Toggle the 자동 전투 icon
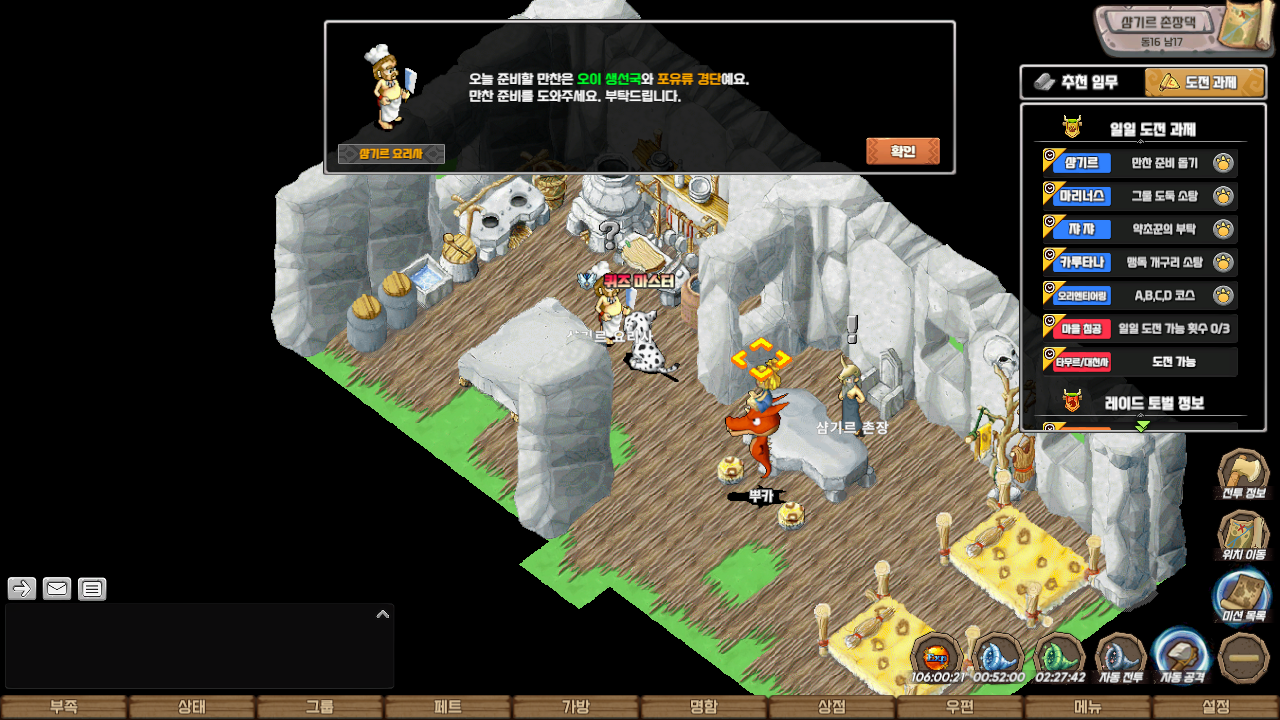1280x720 pixels. [1120, 658]
